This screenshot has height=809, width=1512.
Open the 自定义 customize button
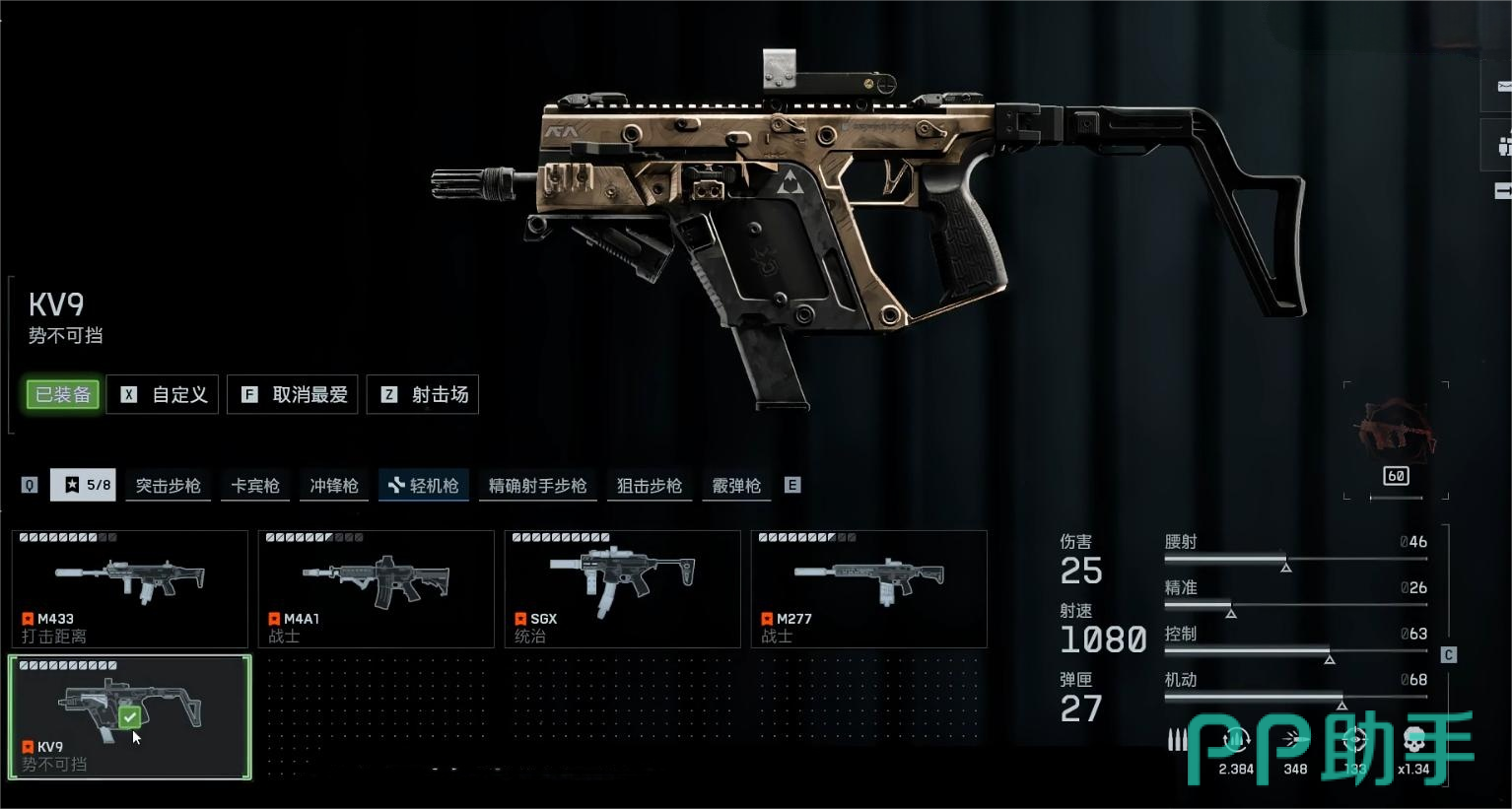point(163,394)
